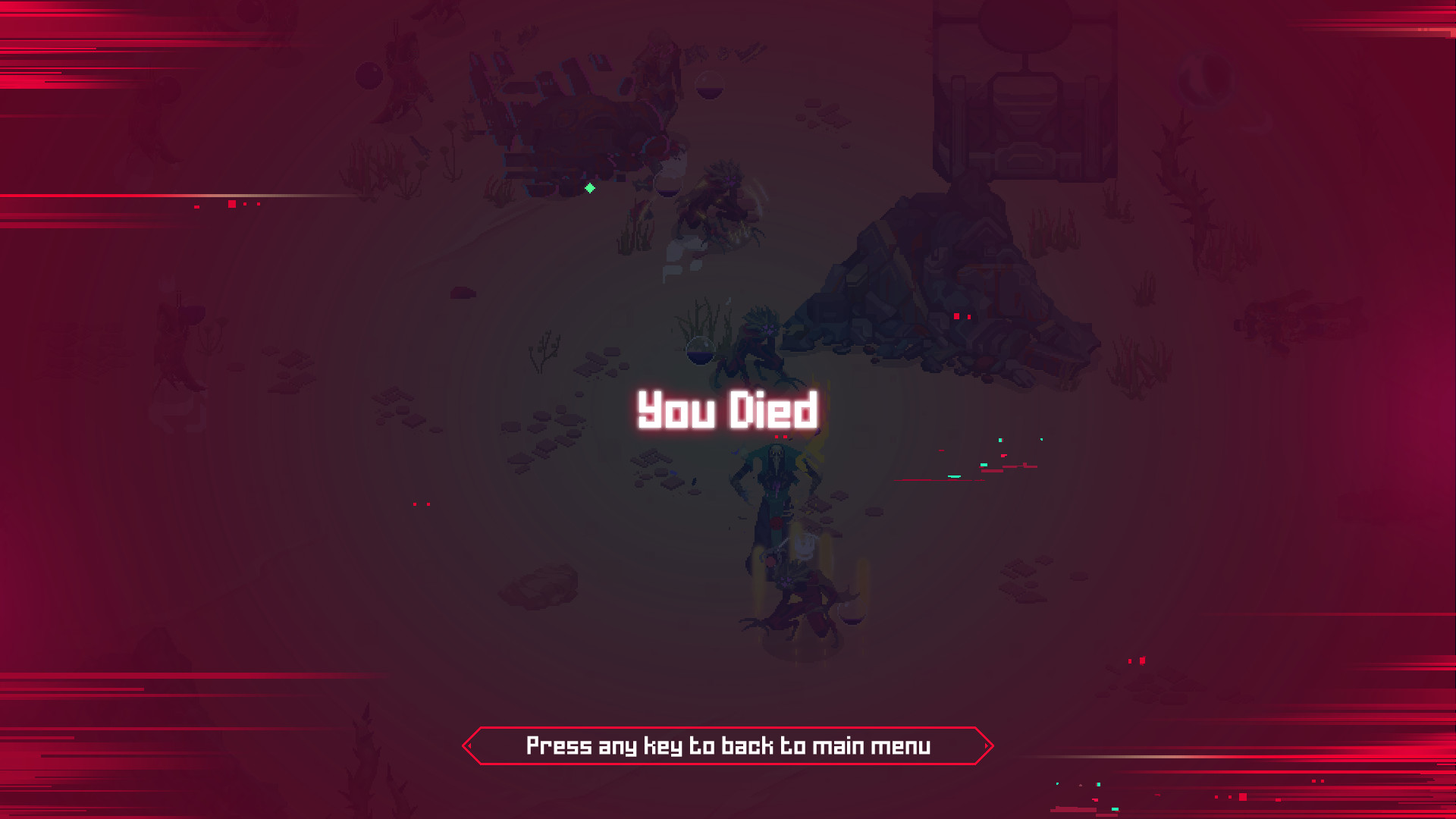Viewport: 1456px width, 819px height.
Task: Click the green glitch pixels on the right
Action: point(1001,438)
